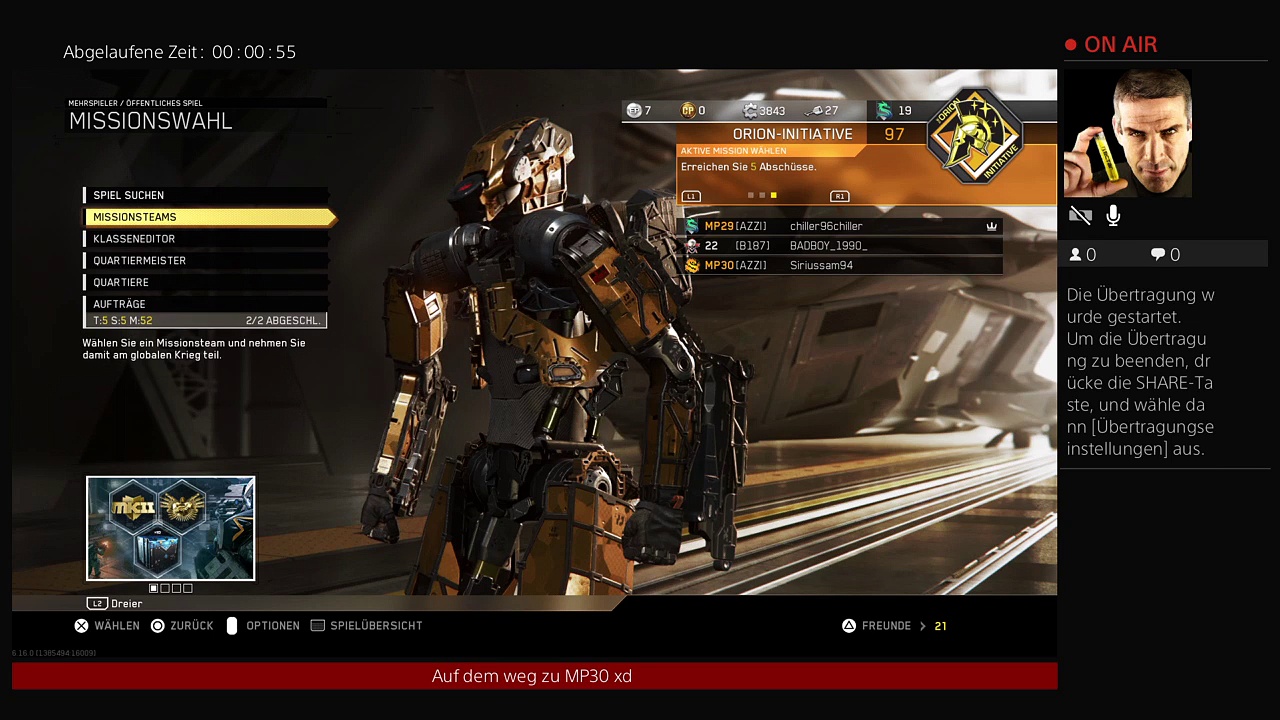
Task: Open the Orion-Initiative mission team banner
Action: click(x=792, y=134)
